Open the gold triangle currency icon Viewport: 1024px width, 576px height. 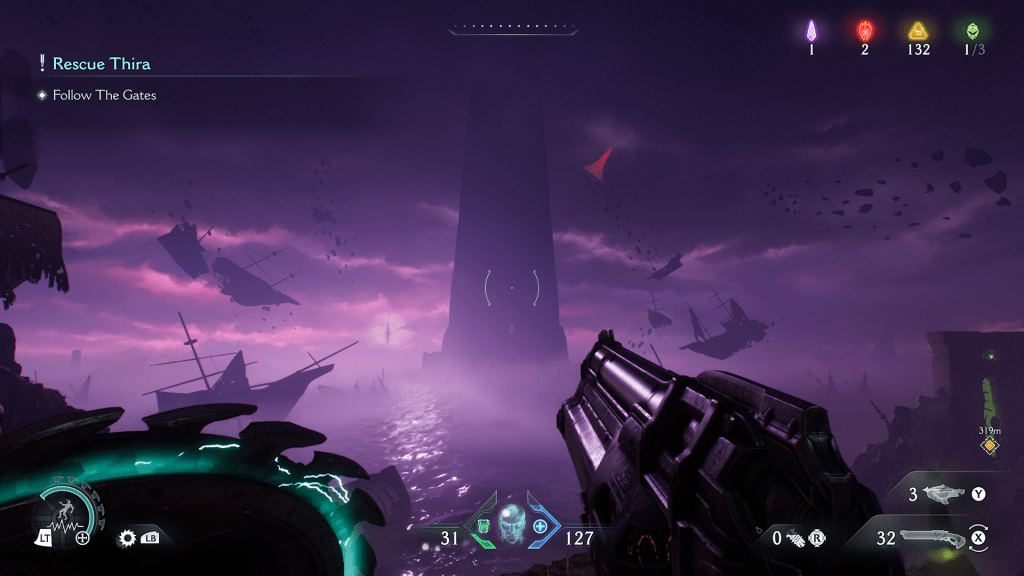[x=919, y=30]
